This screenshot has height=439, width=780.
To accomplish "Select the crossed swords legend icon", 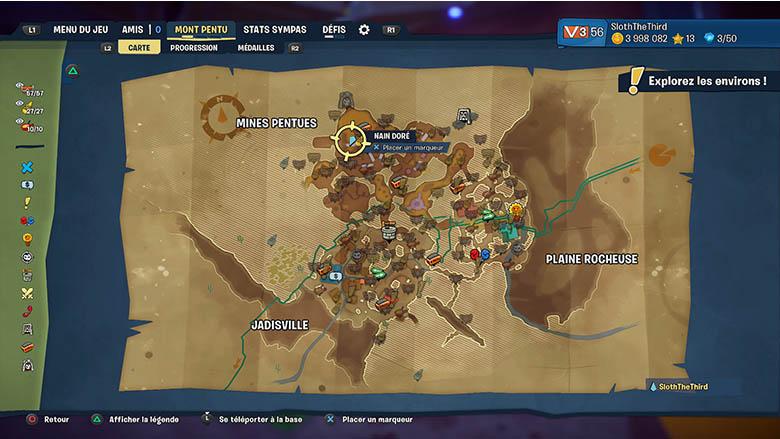I will [27, 293].
